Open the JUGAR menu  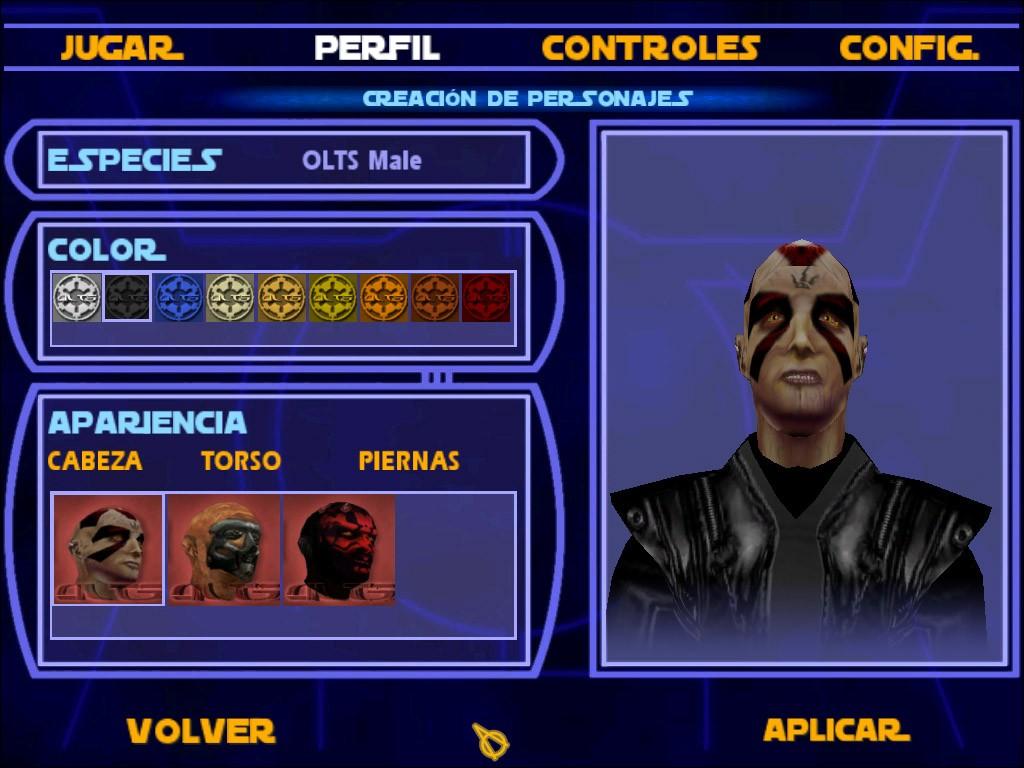(x=121, y=48)
